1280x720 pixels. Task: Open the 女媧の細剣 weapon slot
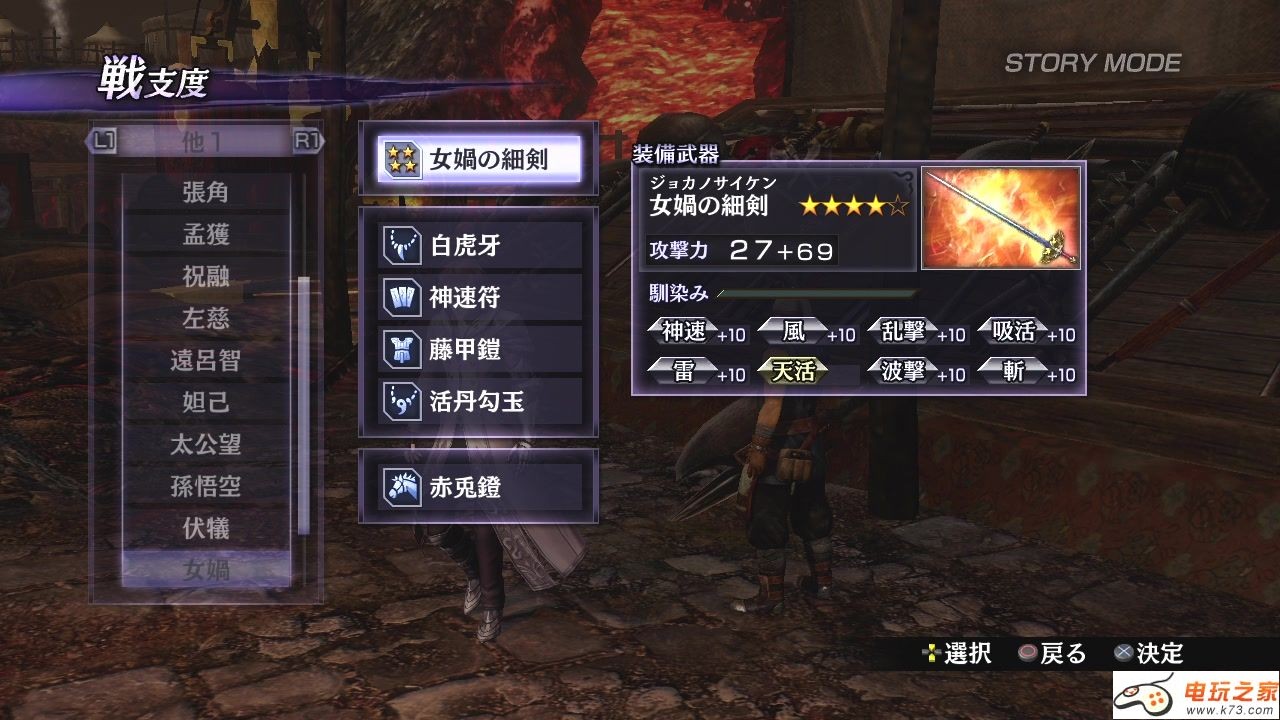(479, 159)
